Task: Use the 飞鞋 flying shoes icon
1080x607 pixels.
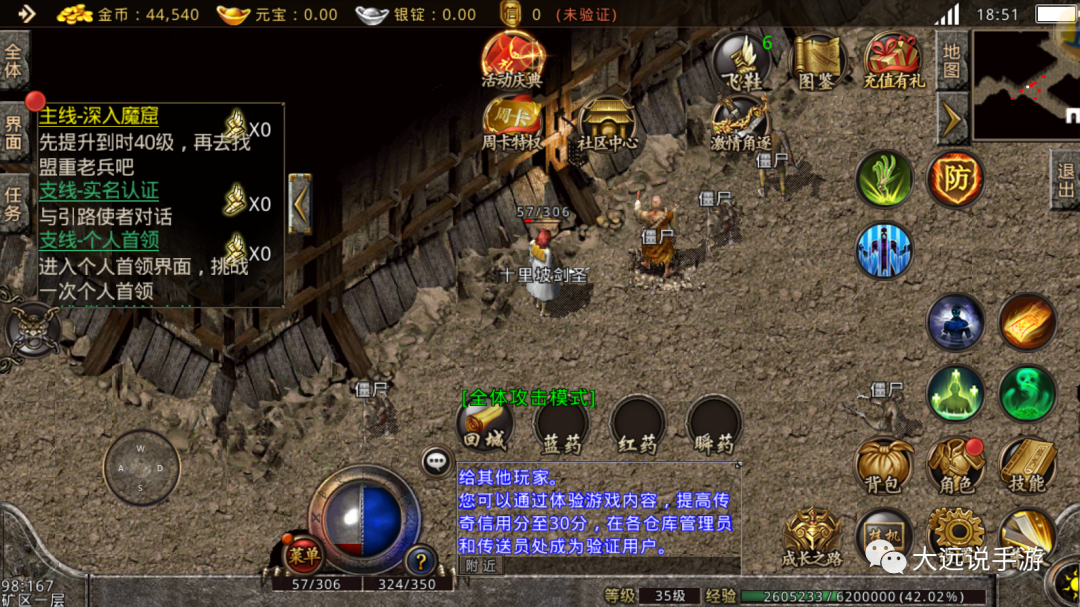Action: (741, 62)
